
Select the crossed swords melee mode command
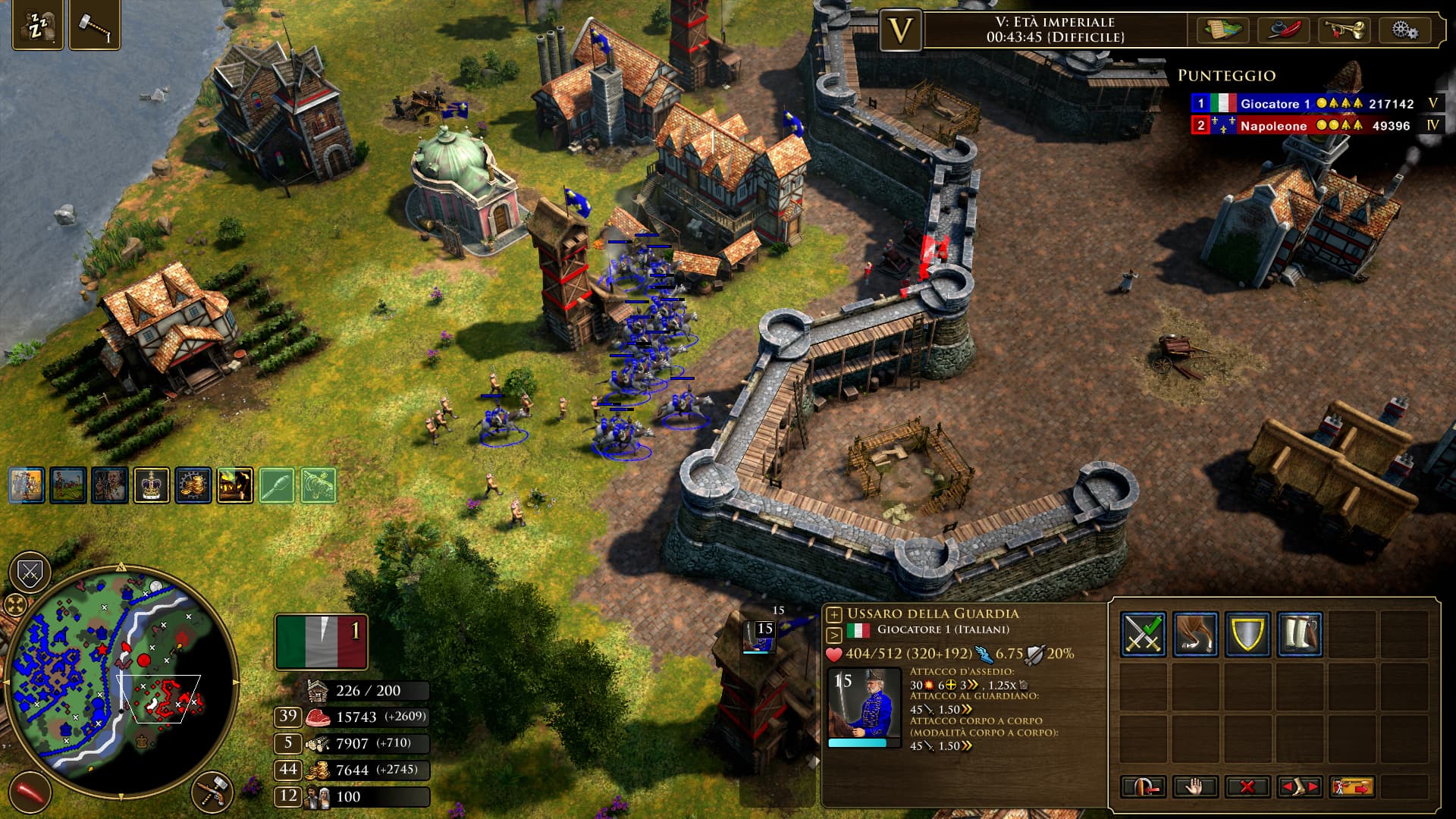(x=1143, y=634)
